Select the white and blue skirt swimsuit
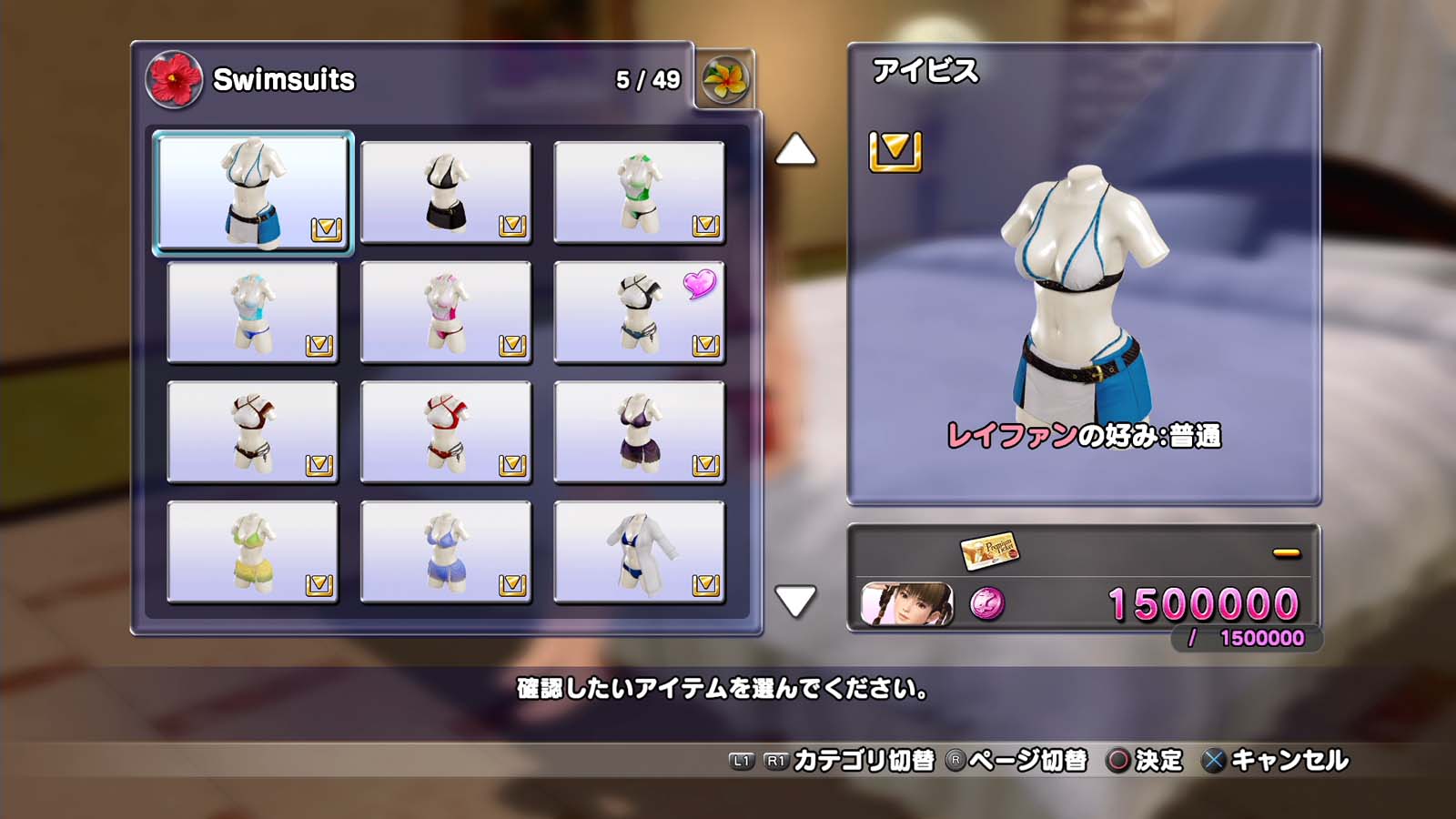This screenshot has height=819, width=1456. 253,192
